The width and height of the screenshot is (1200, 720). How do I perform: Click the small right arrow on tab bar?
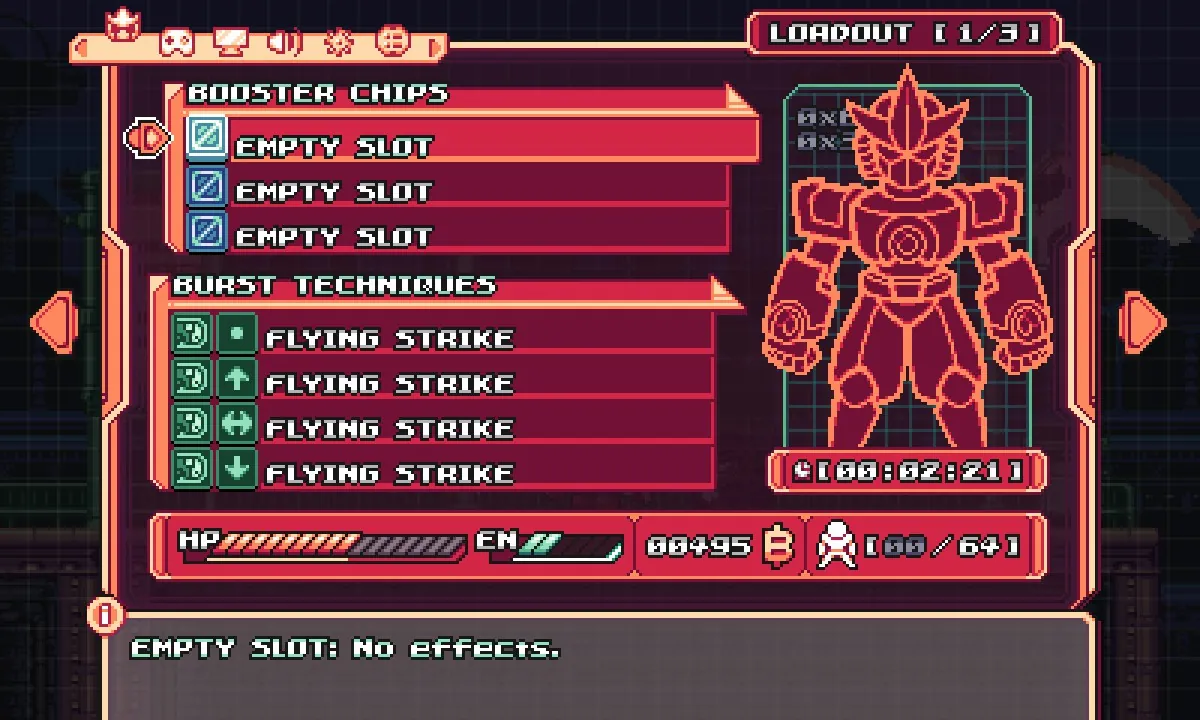[x=436, y=45]
